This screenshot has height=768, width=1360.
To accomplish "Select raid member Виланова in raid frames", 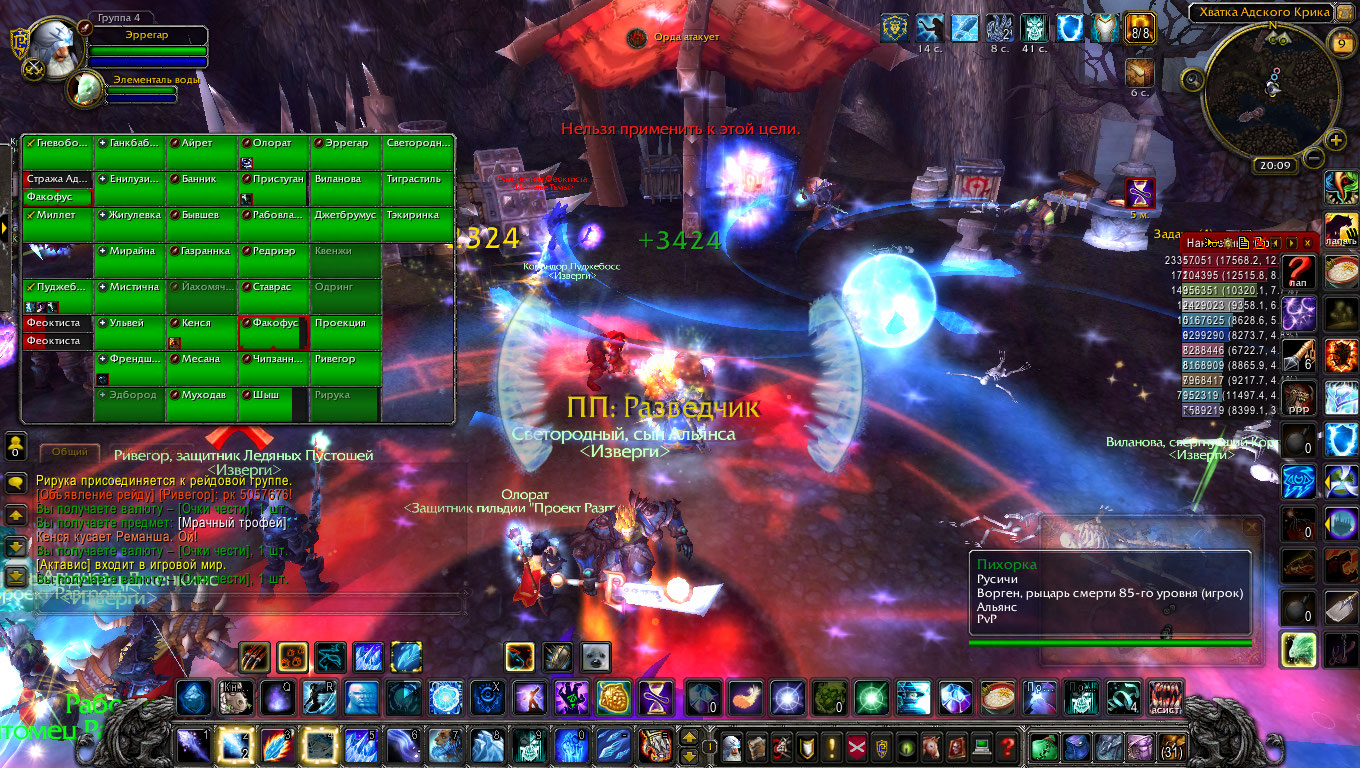I will 345,180.
